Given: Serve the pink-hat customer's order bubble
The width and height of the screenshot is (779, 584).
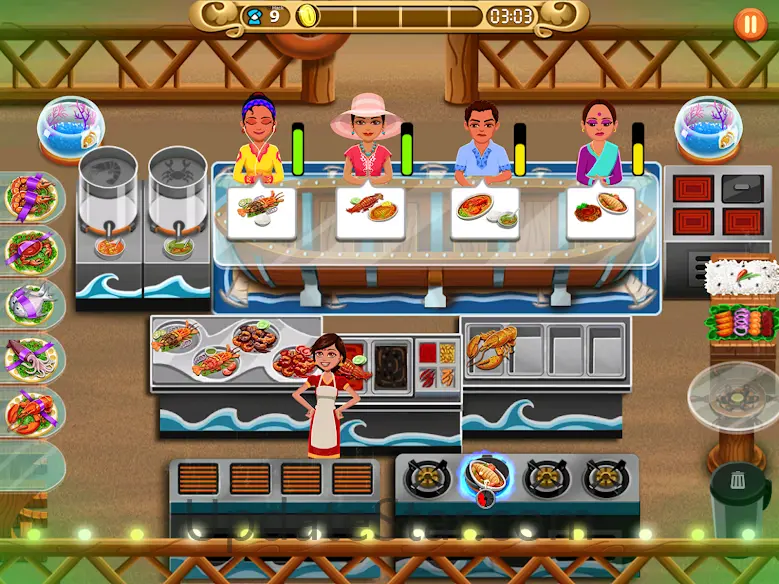Looking at the screenshot, I should click(370, 212).
